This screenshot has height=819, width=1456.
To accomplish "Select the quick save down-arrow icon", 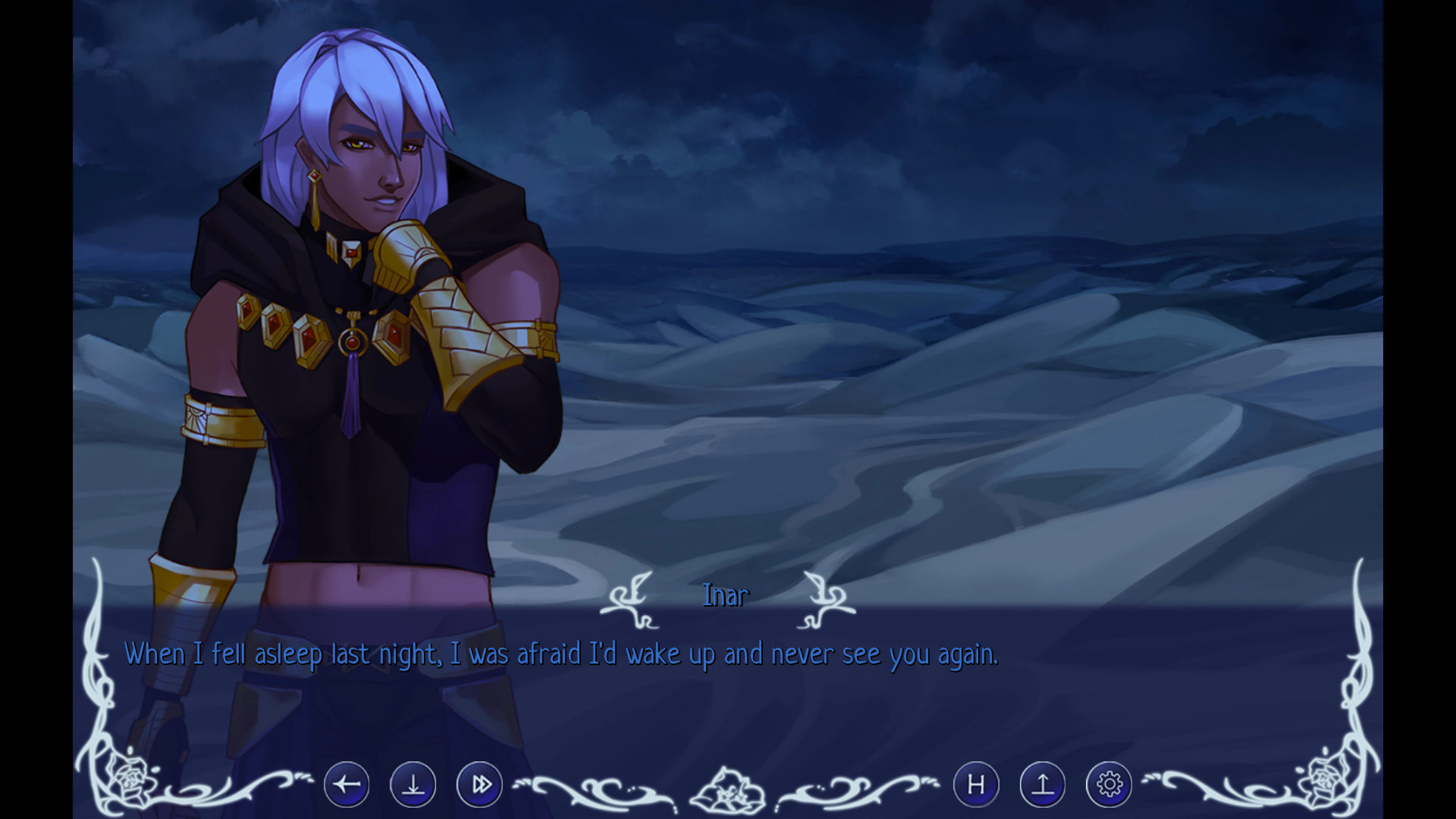I will (x=413, y=784).
